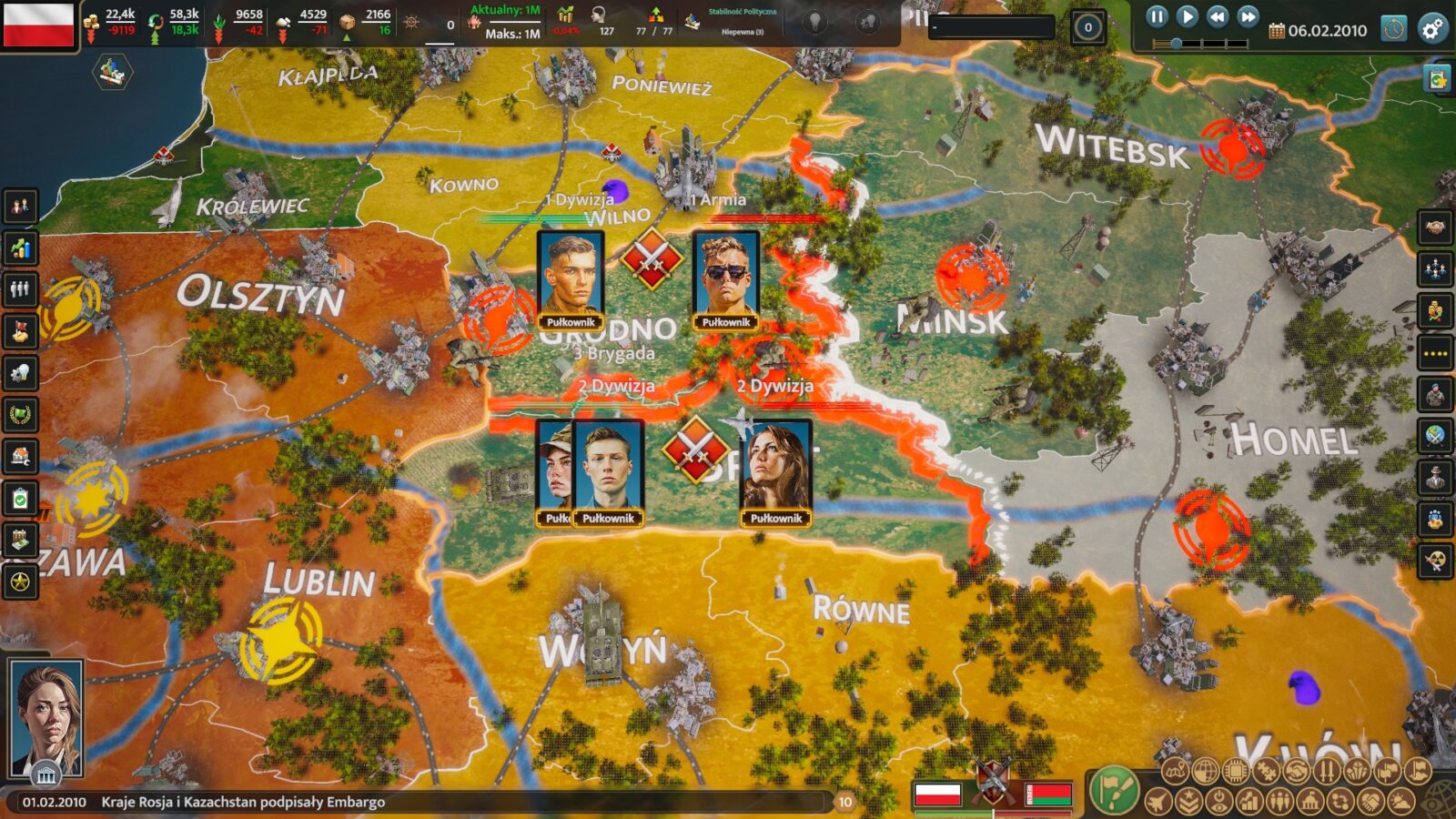Open the house construction panel
Viewport: 1456px width, 819px height.
[20, 456]
